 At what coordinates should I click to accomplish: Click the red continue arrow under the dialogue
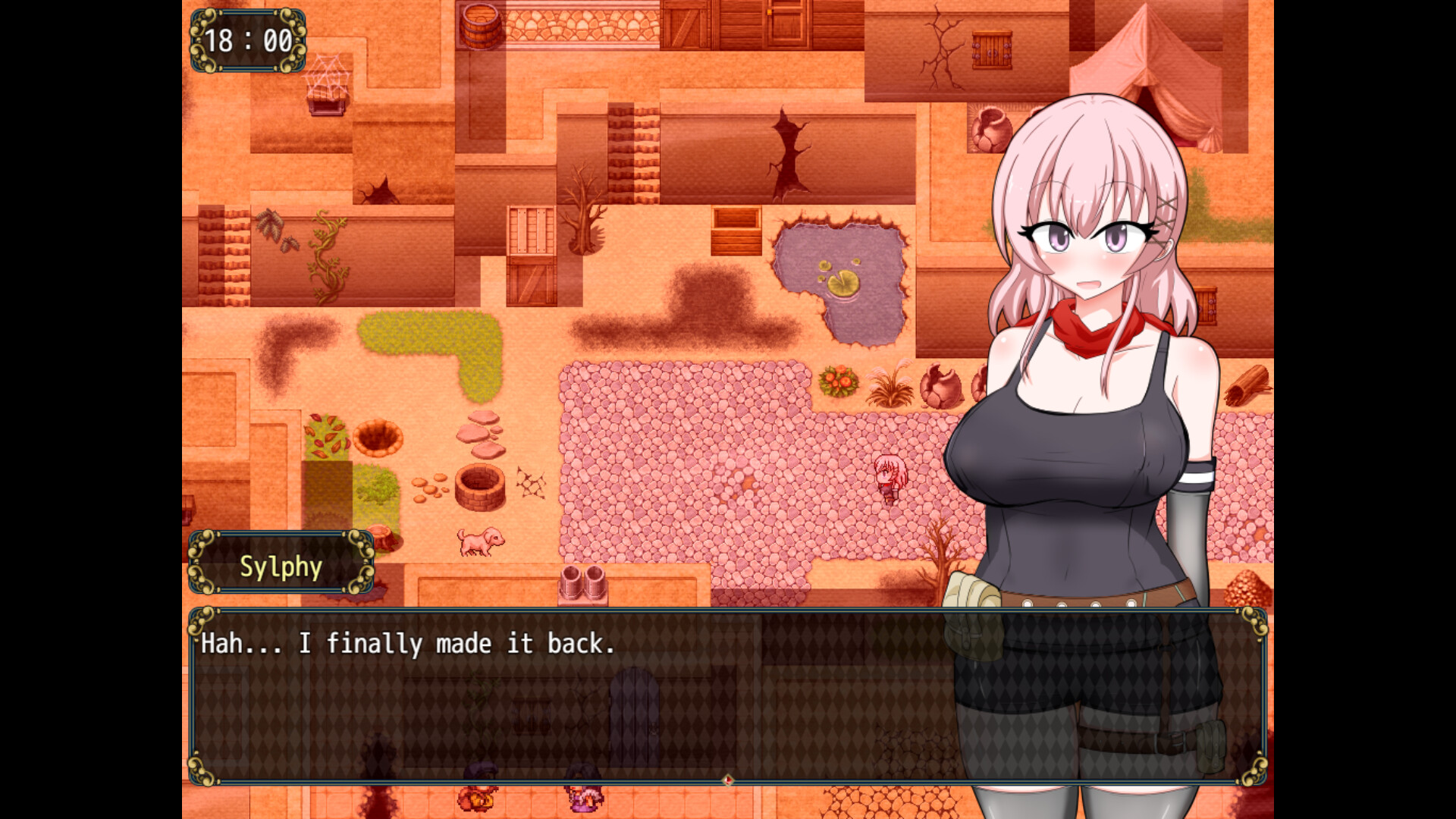pyautogui.click(x=727, y=780)
